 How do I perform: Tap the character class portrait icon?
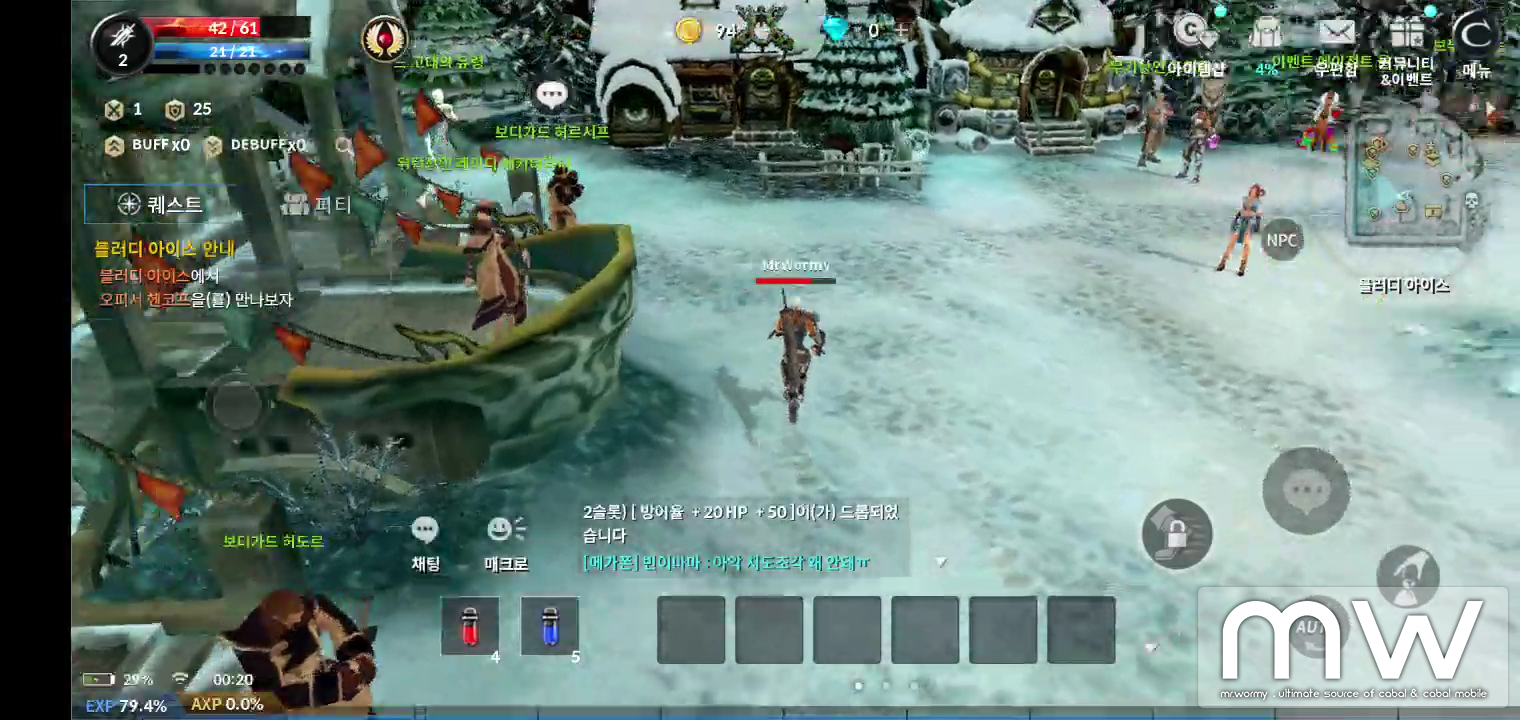point(122,44)
